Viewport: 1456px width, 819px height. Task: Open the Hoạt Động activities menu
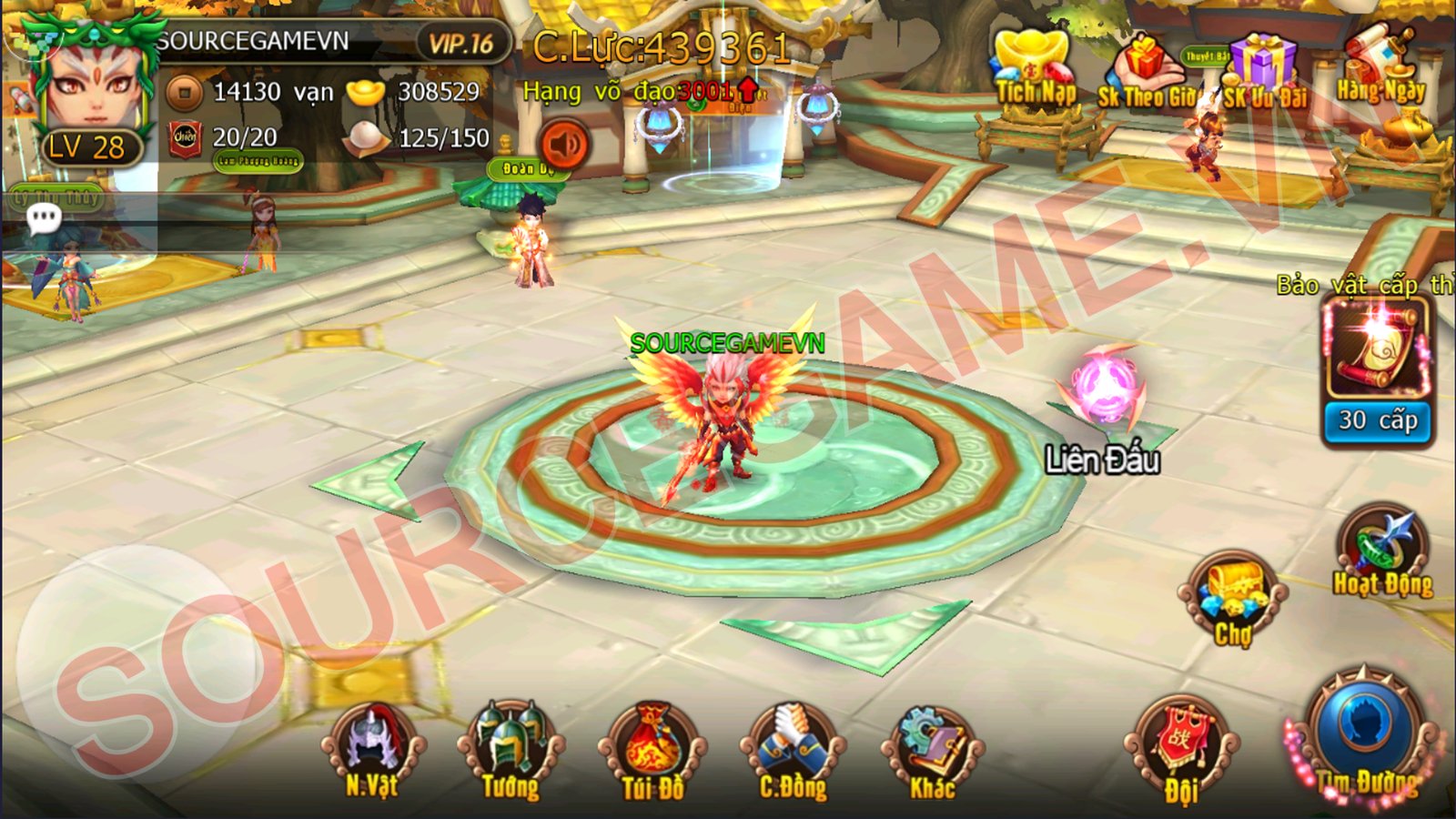point(1382,552)
